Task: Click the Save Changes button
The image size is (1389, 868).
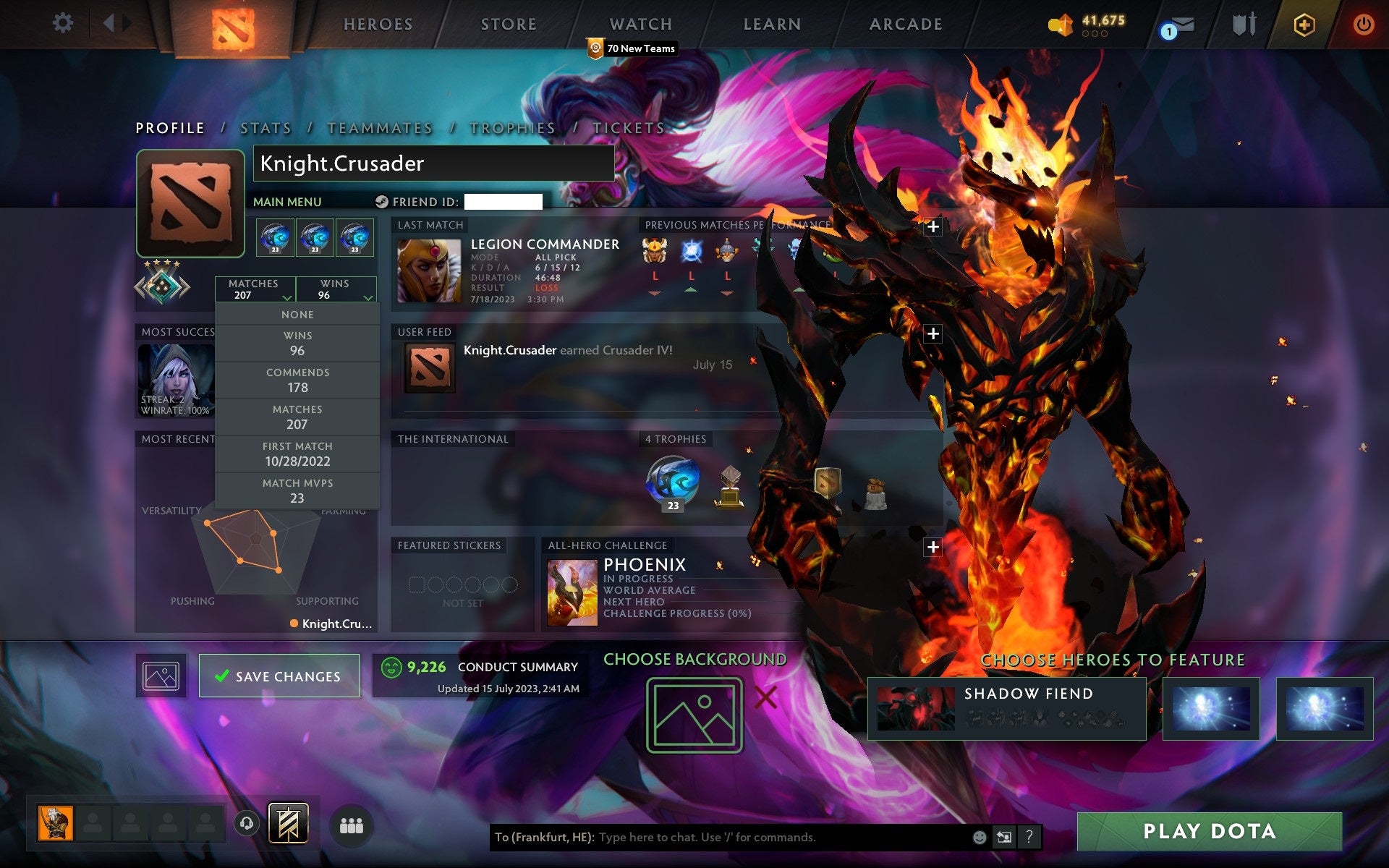Action: [x=279, y=675]
